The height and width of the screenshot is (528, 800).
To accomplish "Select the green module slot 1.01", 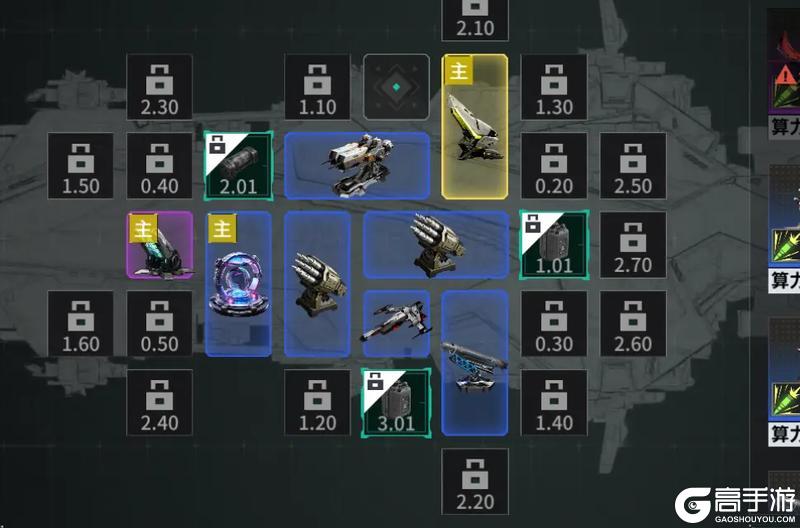I will tap(554, 245).
